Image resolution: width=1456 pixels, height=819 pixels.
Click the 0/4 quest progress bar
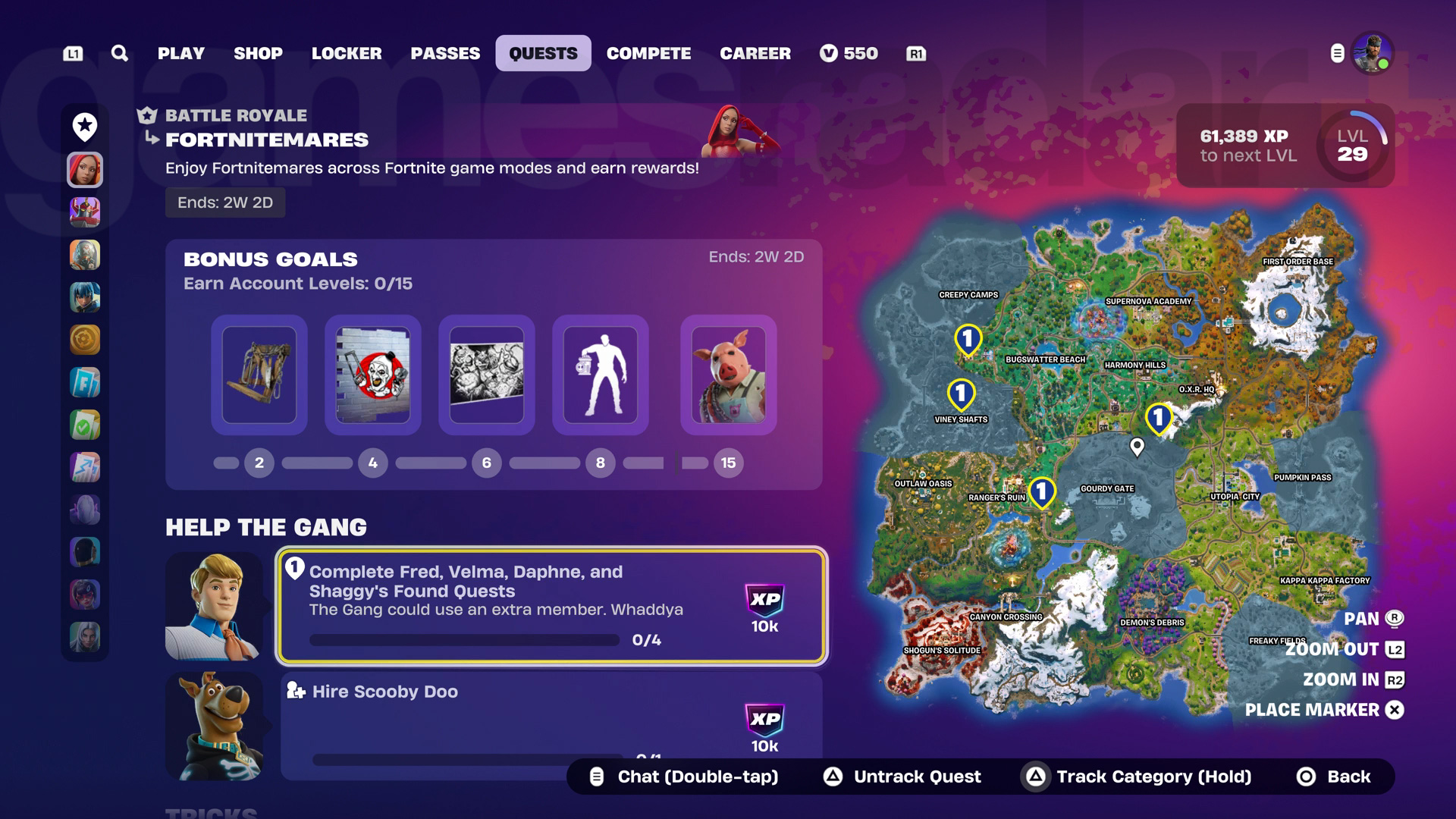466,640
